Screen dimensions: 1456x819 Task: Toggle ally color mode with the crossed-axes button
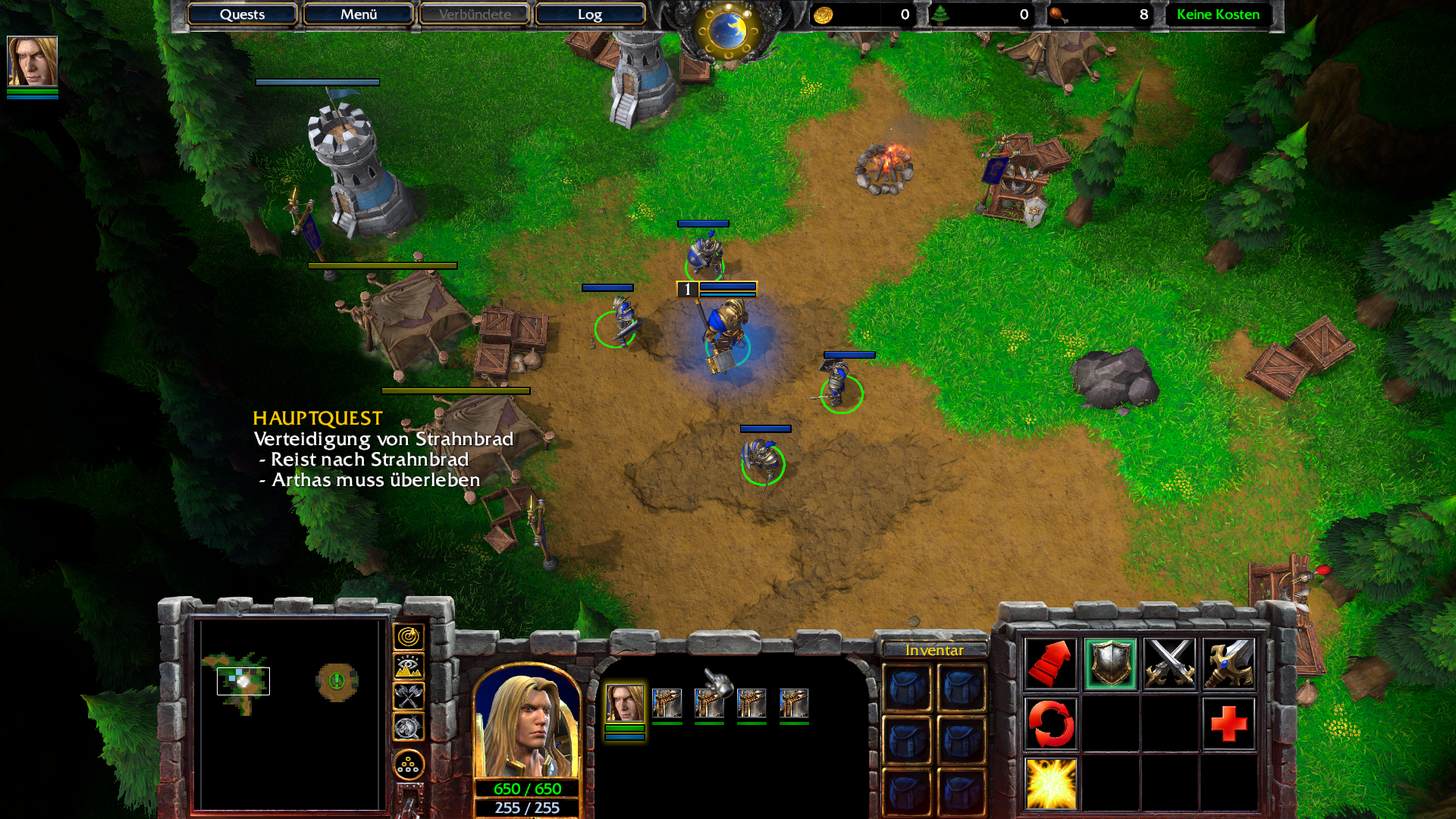(408, 696)
